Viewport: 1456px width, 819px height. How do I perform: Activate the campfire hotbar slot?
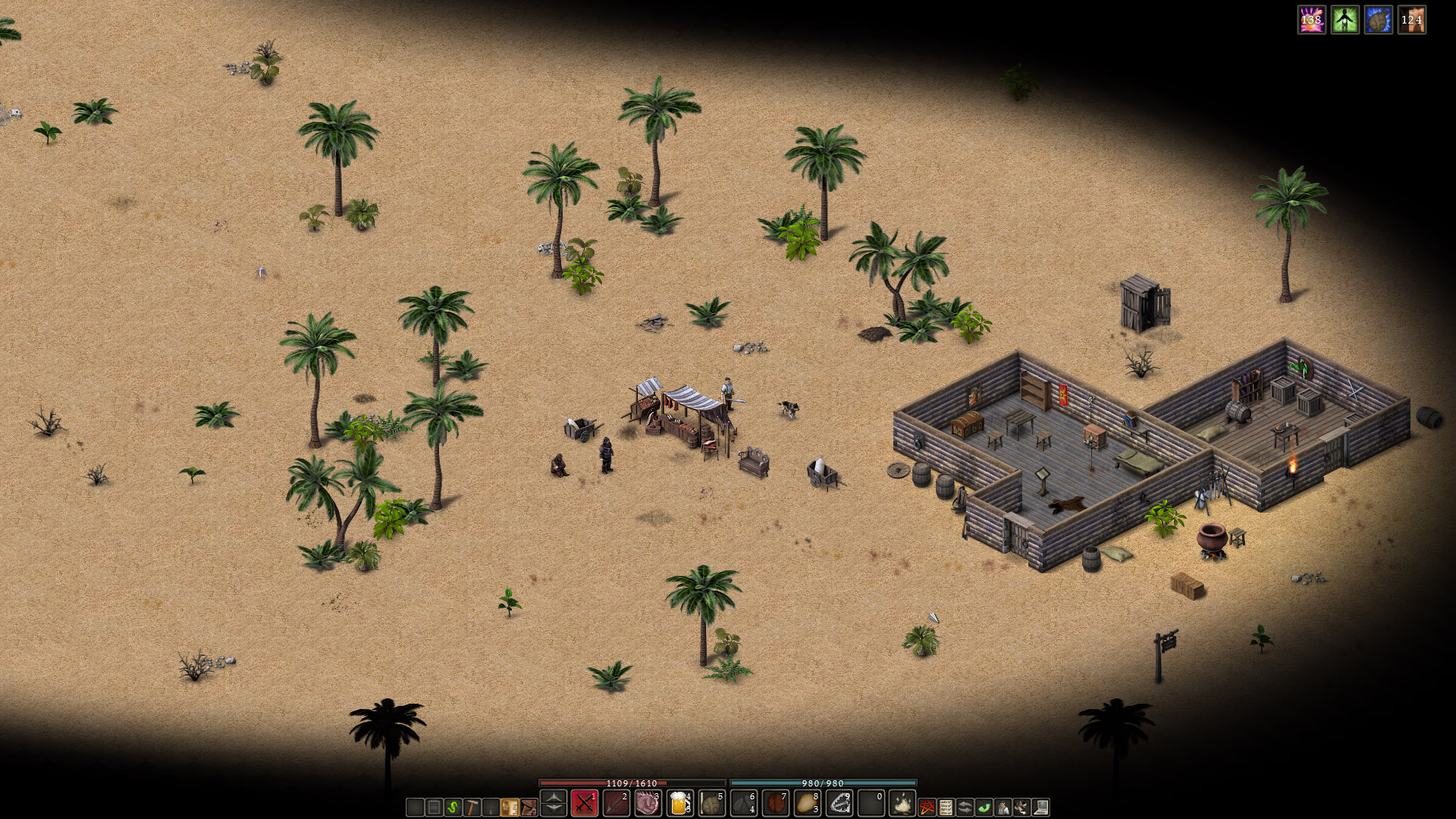tap(902, 803)
